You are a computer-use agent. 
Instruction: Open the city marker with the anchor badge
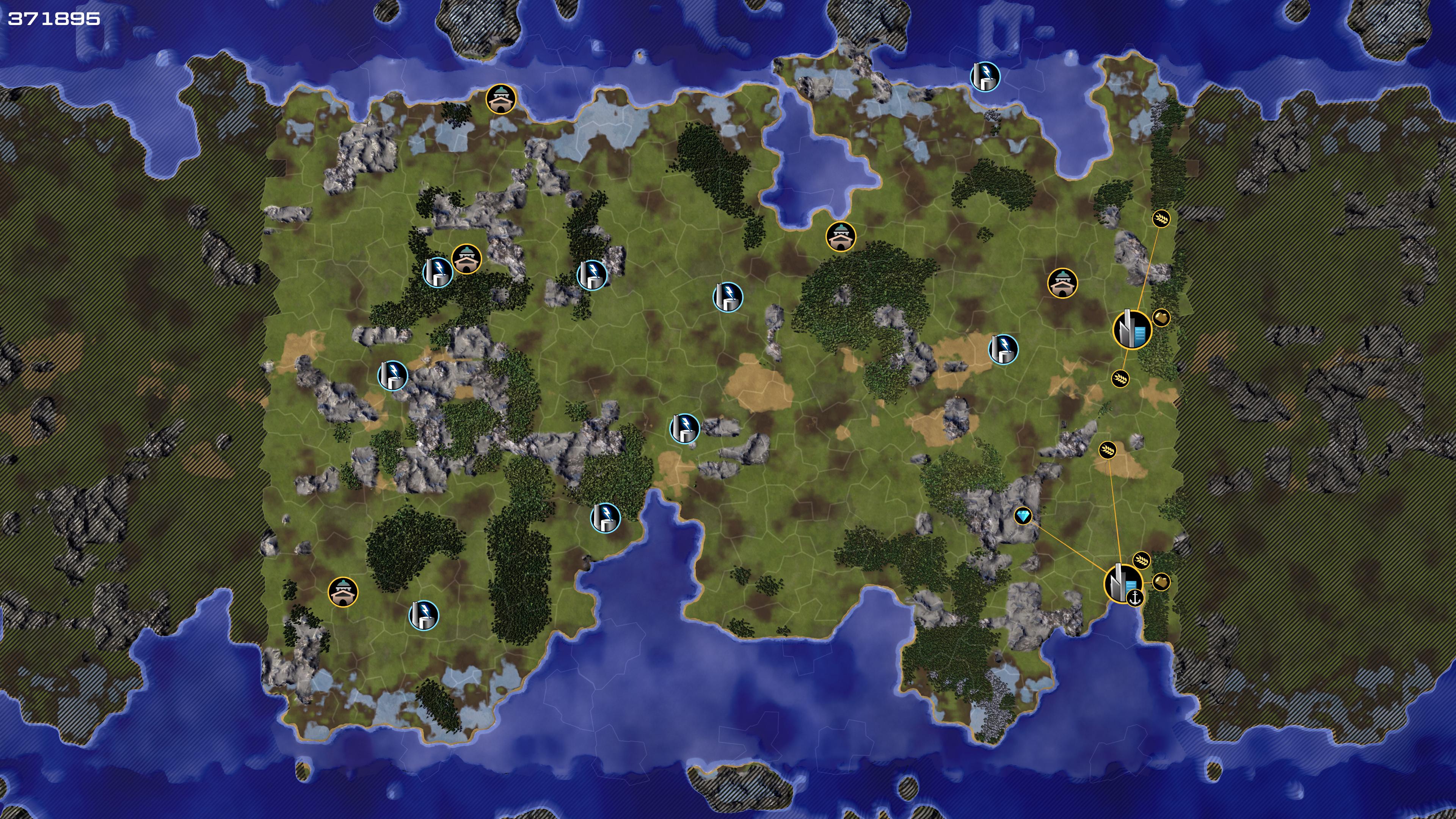pos(1121,582)
